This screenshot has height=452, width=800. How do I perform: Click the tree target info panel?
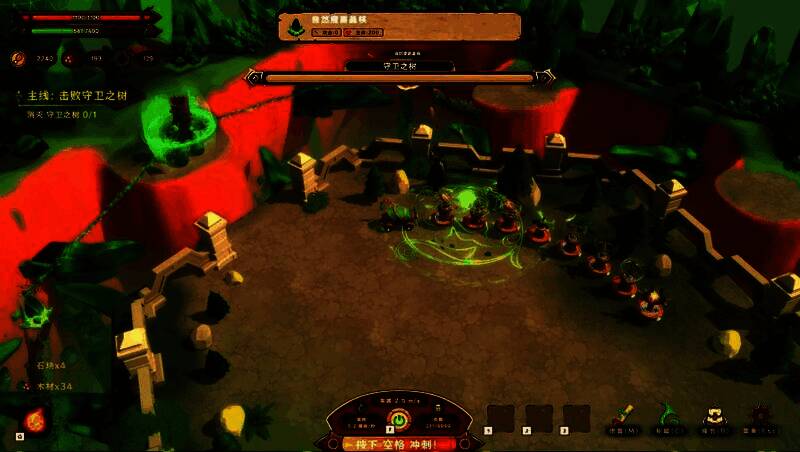click(x=399, y=27)
